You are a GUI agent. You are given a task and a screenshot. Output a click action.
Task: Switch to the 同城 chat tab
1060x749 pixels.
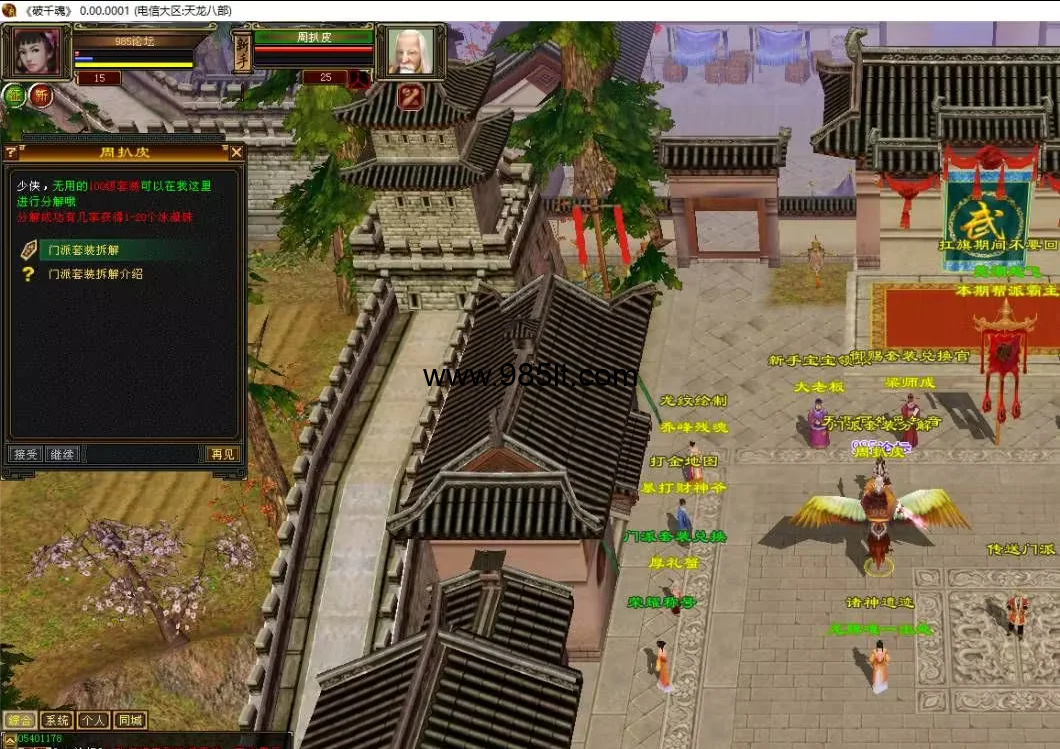point(130,720)
